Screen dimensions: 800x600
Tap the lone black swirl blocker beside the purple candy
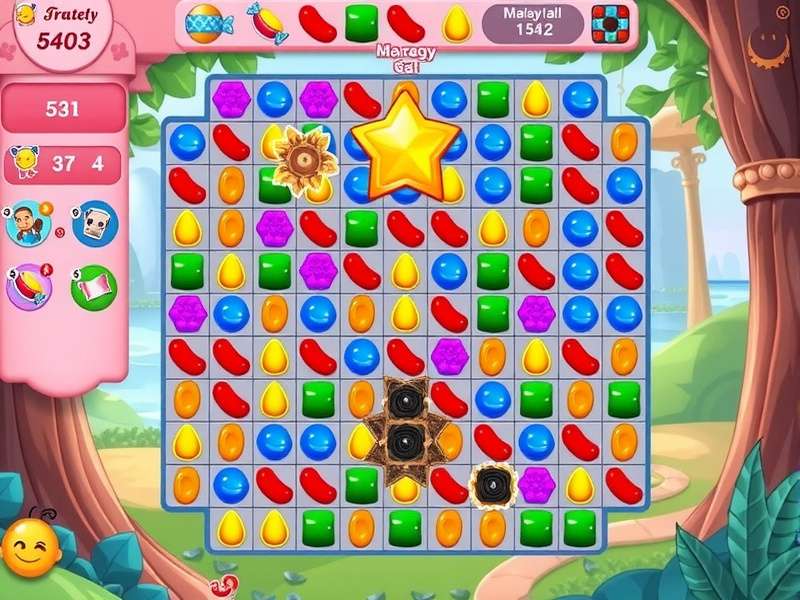[493, 484]
